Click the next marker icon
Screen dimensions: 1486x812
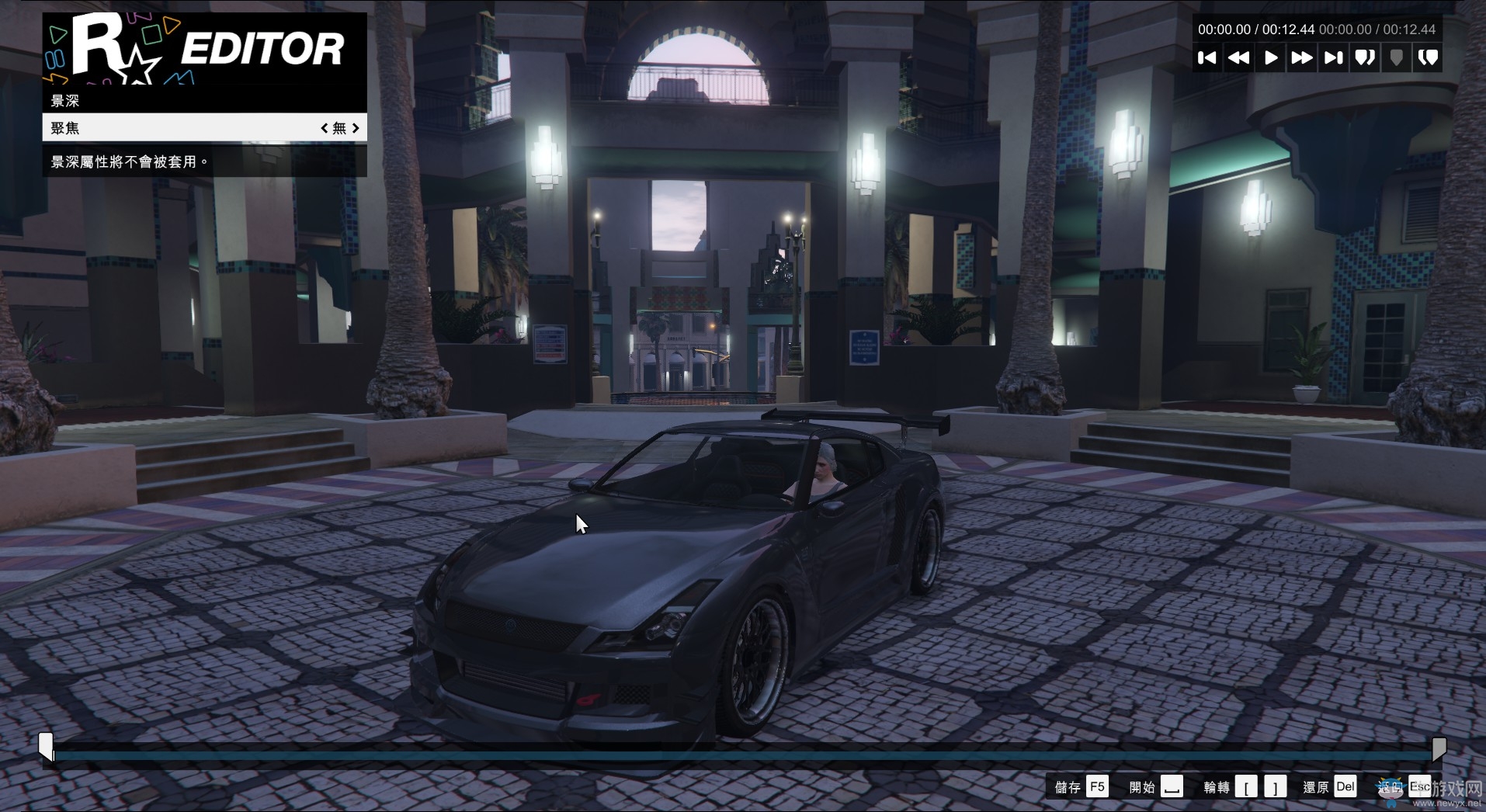click(1428, 57)
